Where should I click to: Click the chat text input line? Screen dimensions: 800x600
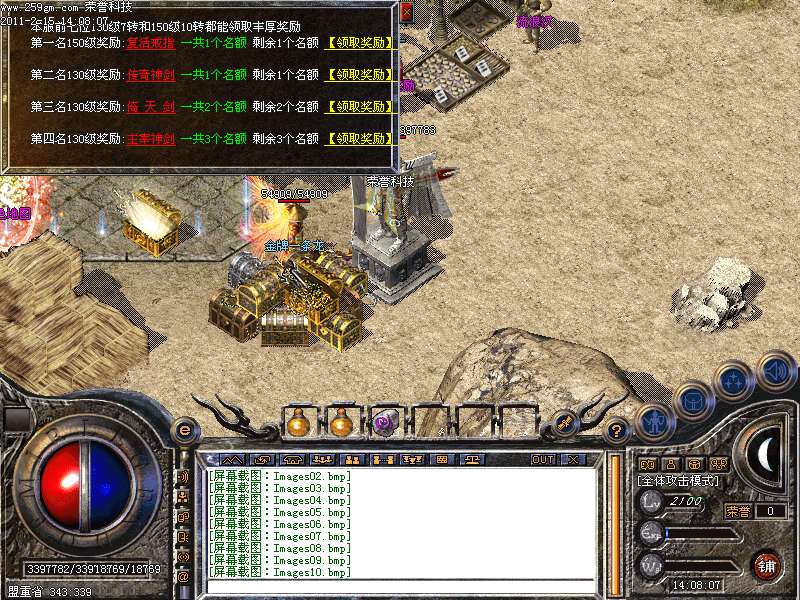[x=400, y=584]
